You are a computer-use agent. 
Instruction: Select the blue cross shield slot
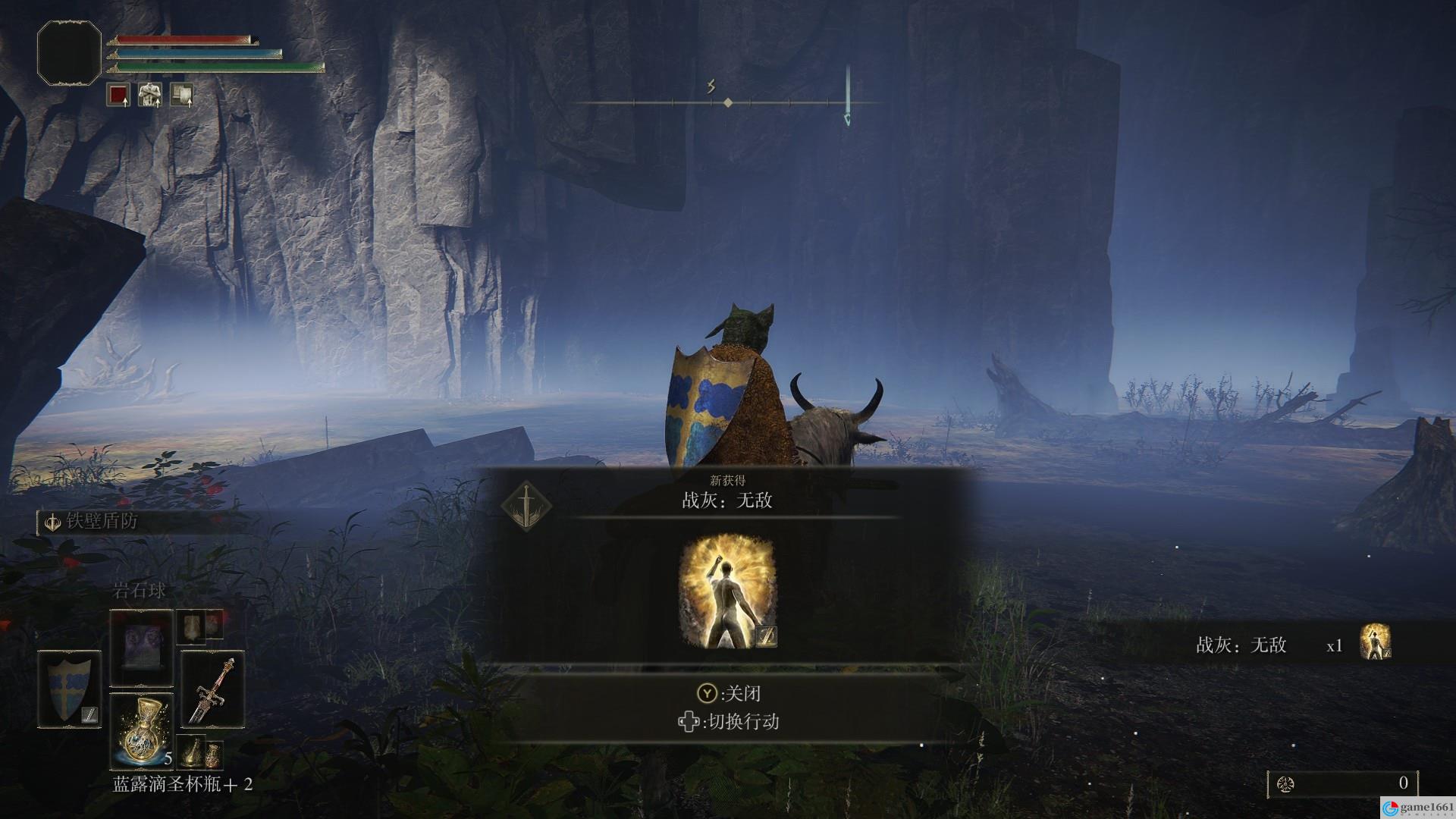(69, 689)
